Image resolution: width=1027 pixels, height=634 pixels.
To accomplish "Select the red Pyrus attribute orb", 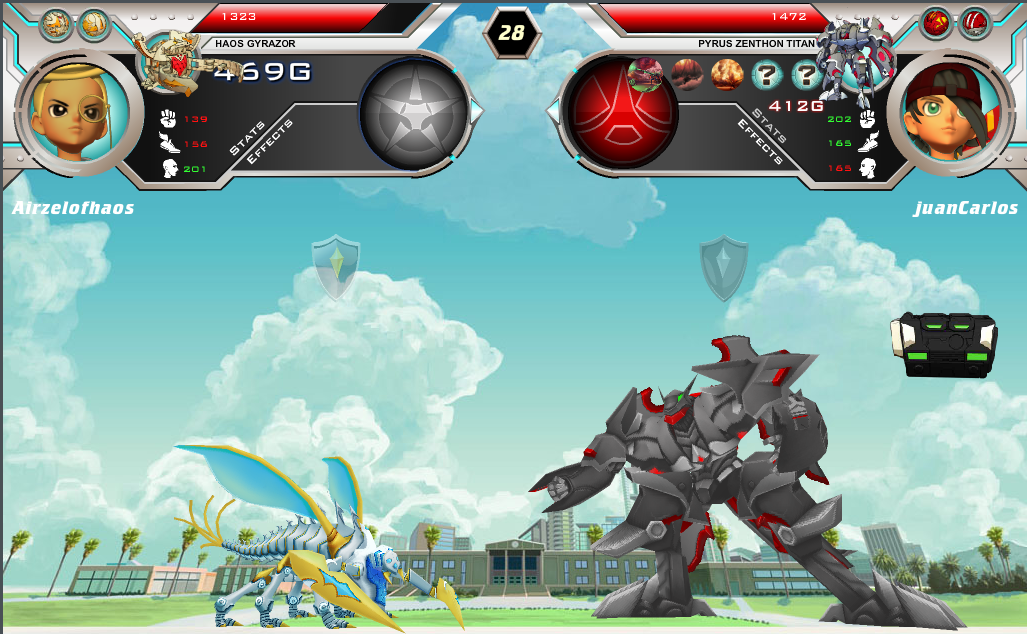I will pos(621,111).
